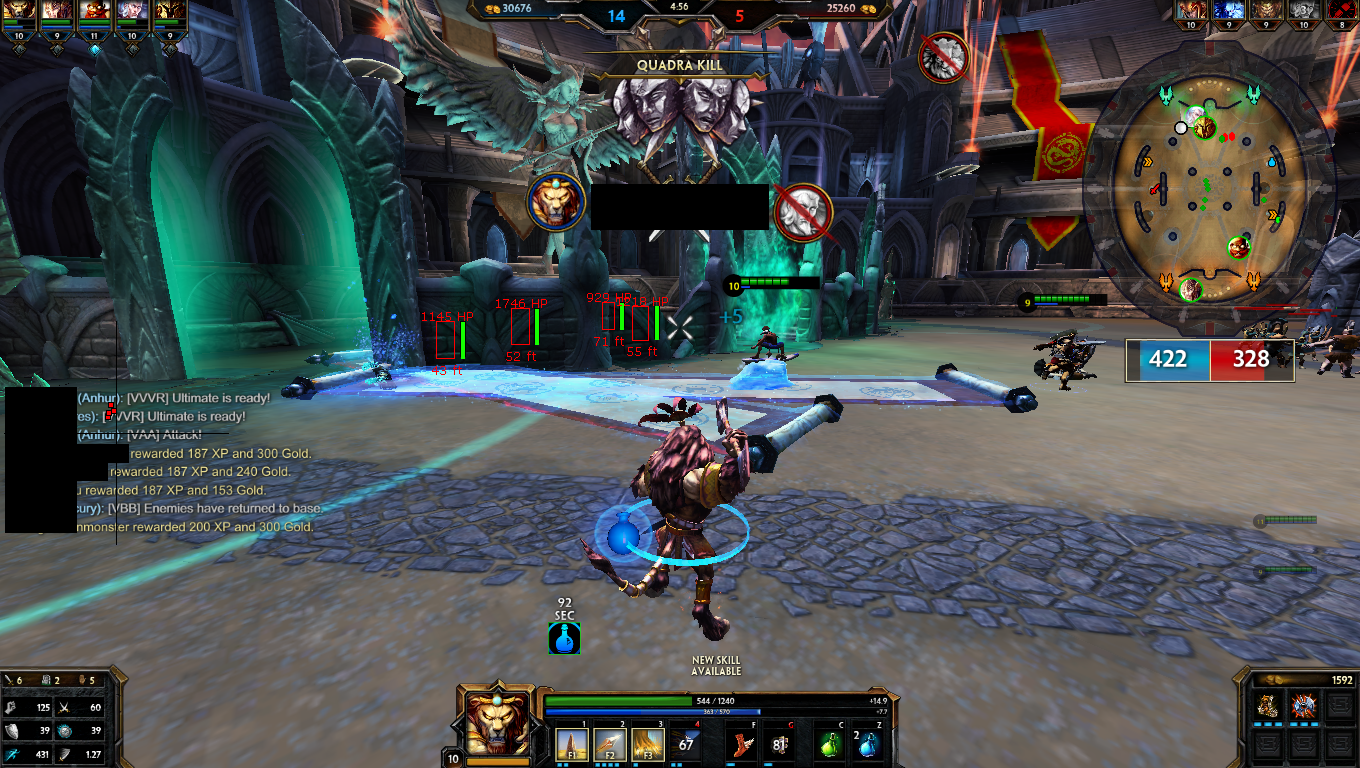Click the red team score showing 328
This screenshot has height=768, width=1360.
click(1250, 360)
